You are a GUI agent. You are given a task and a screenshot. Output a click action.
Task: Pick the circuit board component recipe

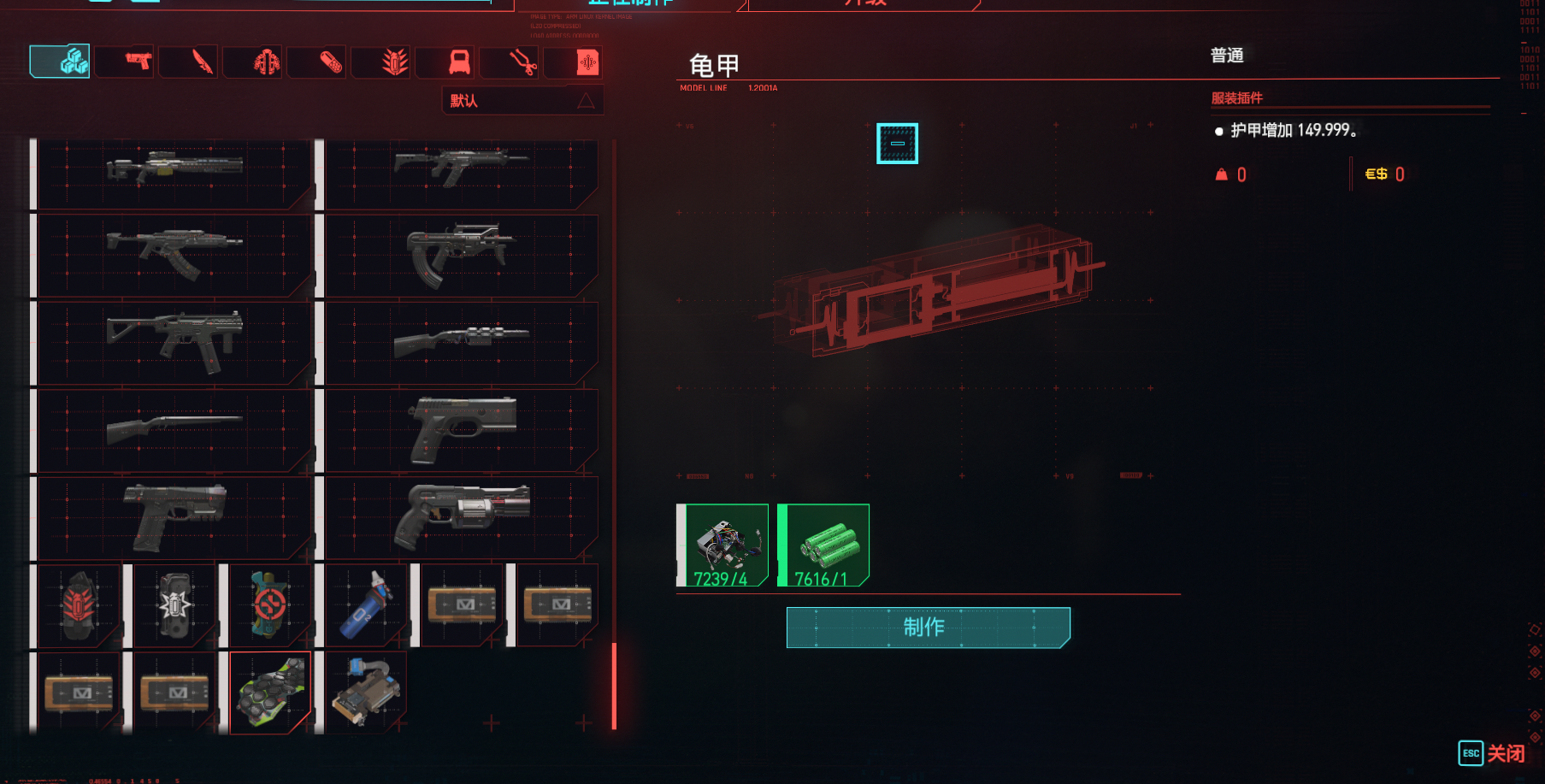(x=366, y=692)
